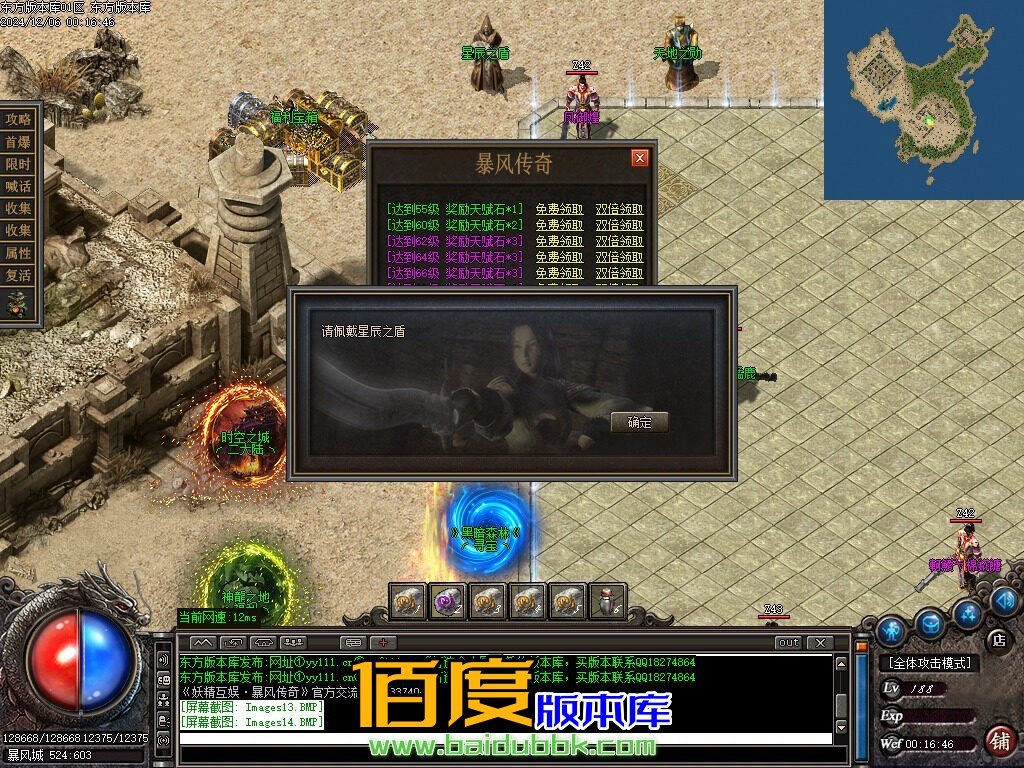The width and height of the screenshot is (1024, 768).
Task: Confirm the dialog with 确定 button
Action: [639, 422]
